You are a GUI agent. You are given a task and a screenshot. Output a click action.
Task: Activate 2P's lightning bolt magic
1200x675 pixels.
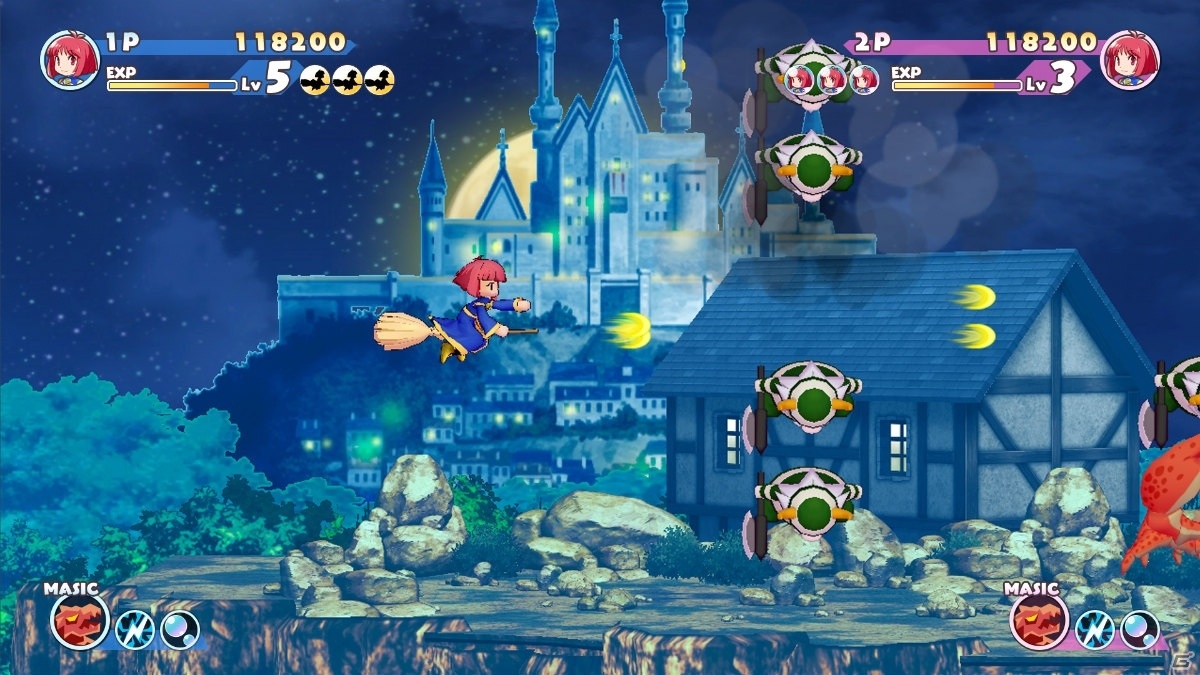(x=1093, y=629)
